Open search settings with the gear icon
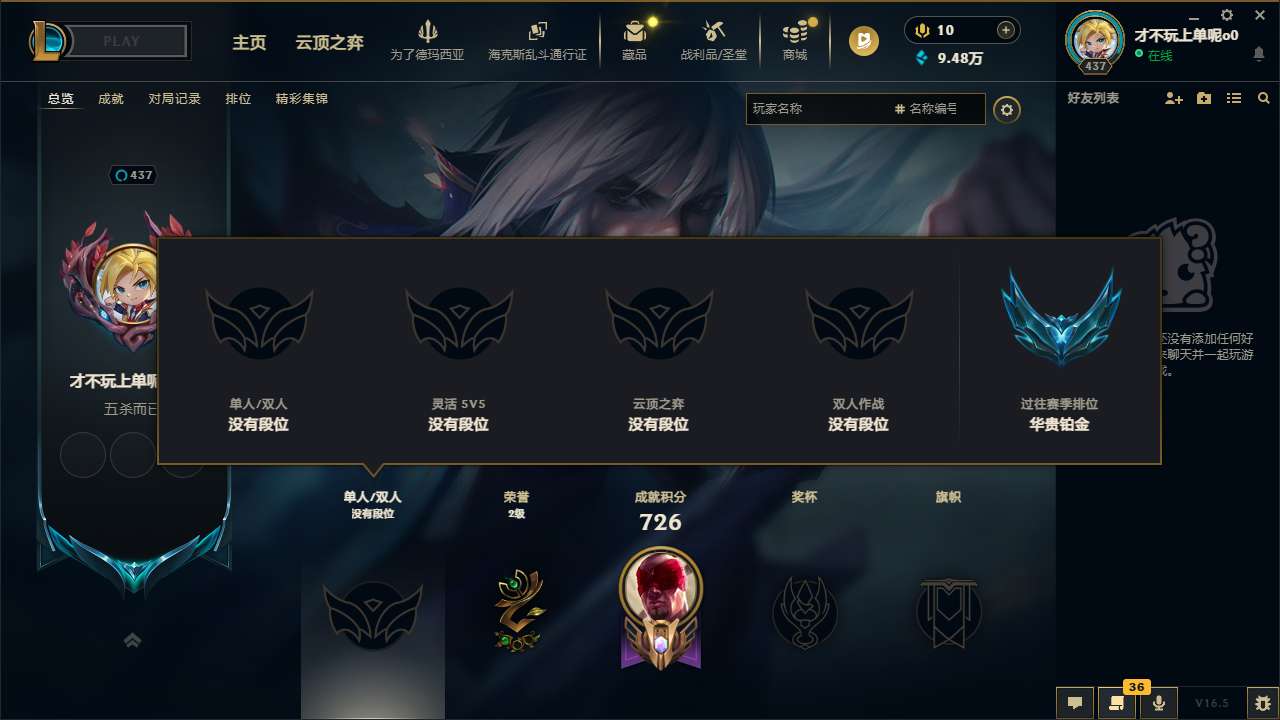 point(1007,109)
